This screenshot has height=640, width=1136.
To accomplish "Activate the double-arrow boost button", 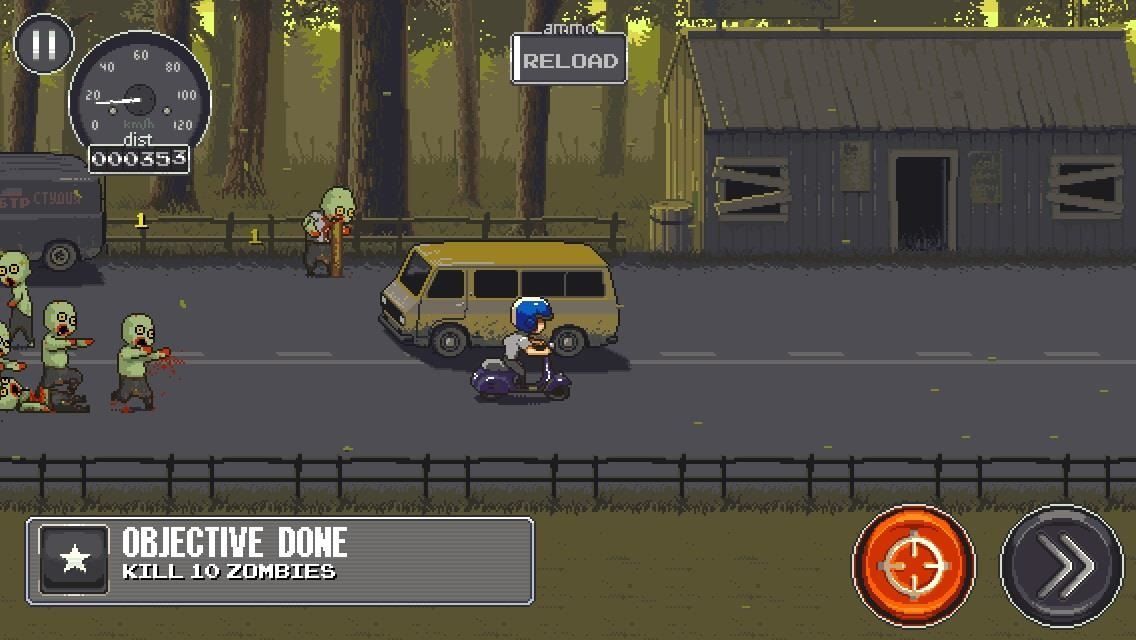I will point(1062,565).
